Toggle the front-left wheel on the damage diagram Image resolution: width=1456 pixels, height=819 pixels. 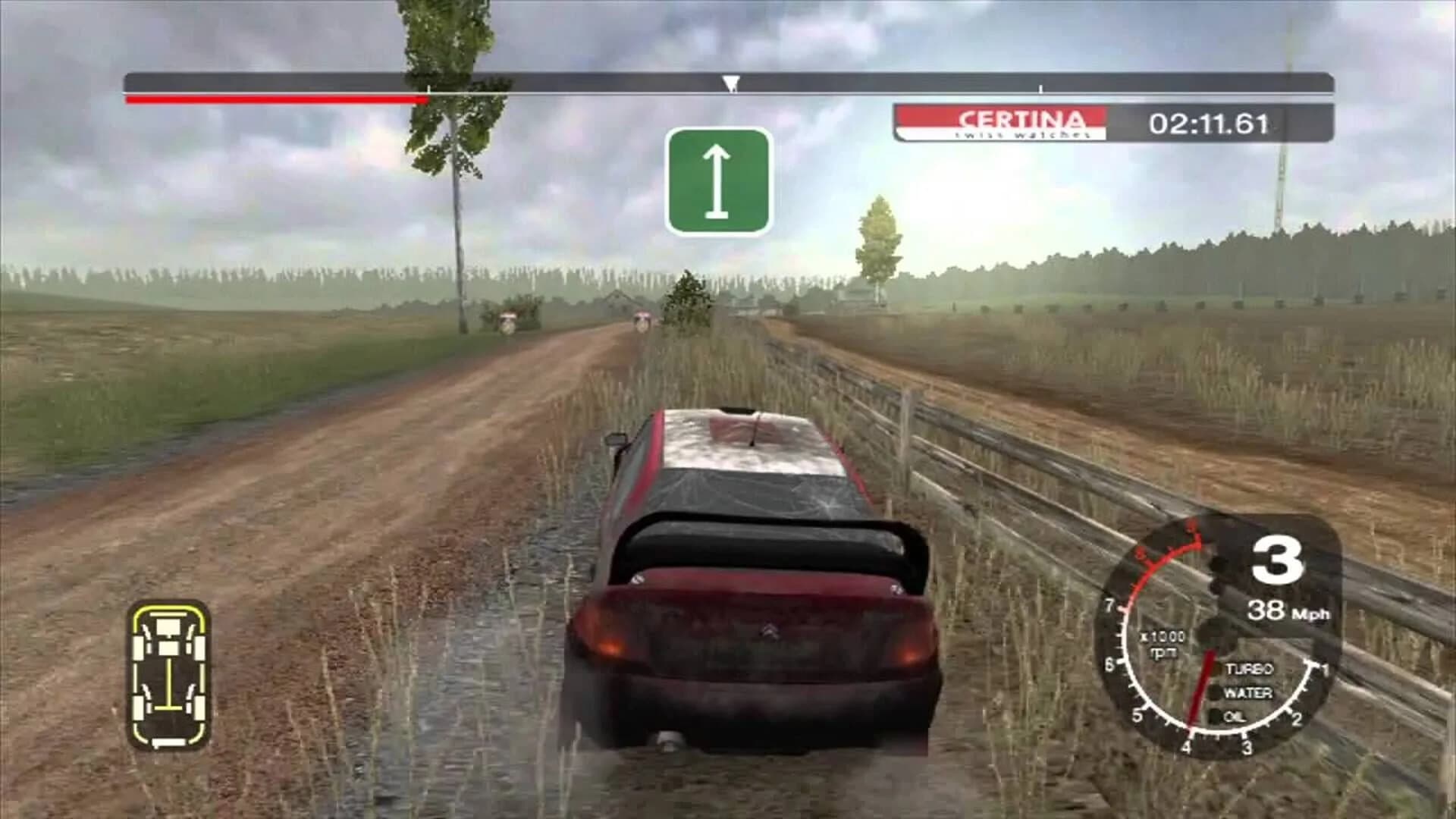tap(139, 648)
